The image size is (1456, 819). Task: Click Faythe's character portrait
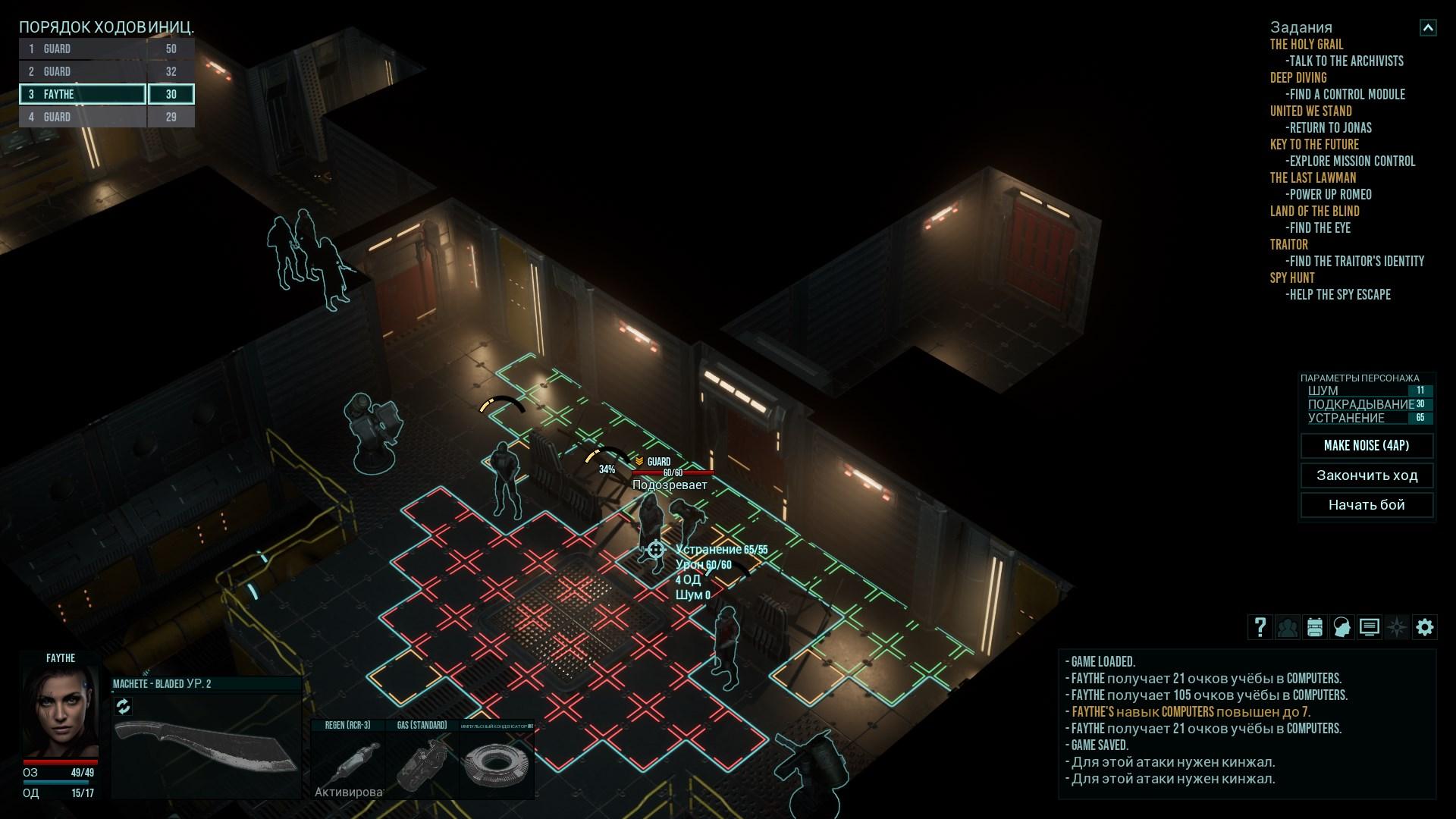[60, 711]
